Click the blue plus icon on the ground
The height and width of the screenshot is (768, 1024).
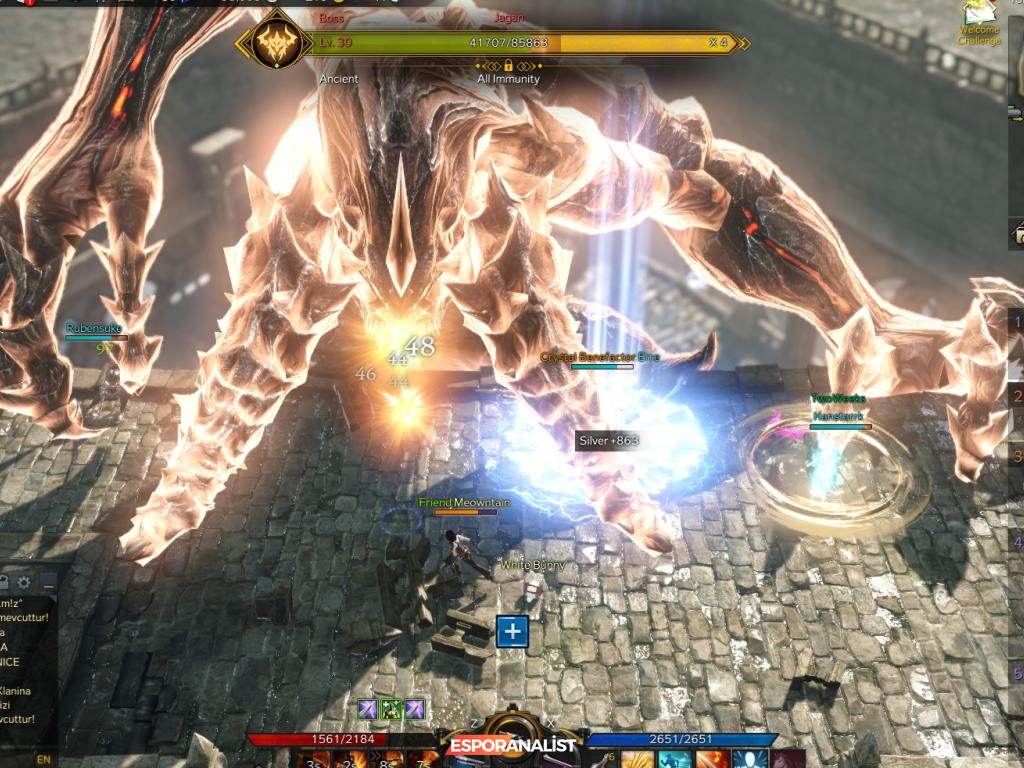click(x=512, y=631)
